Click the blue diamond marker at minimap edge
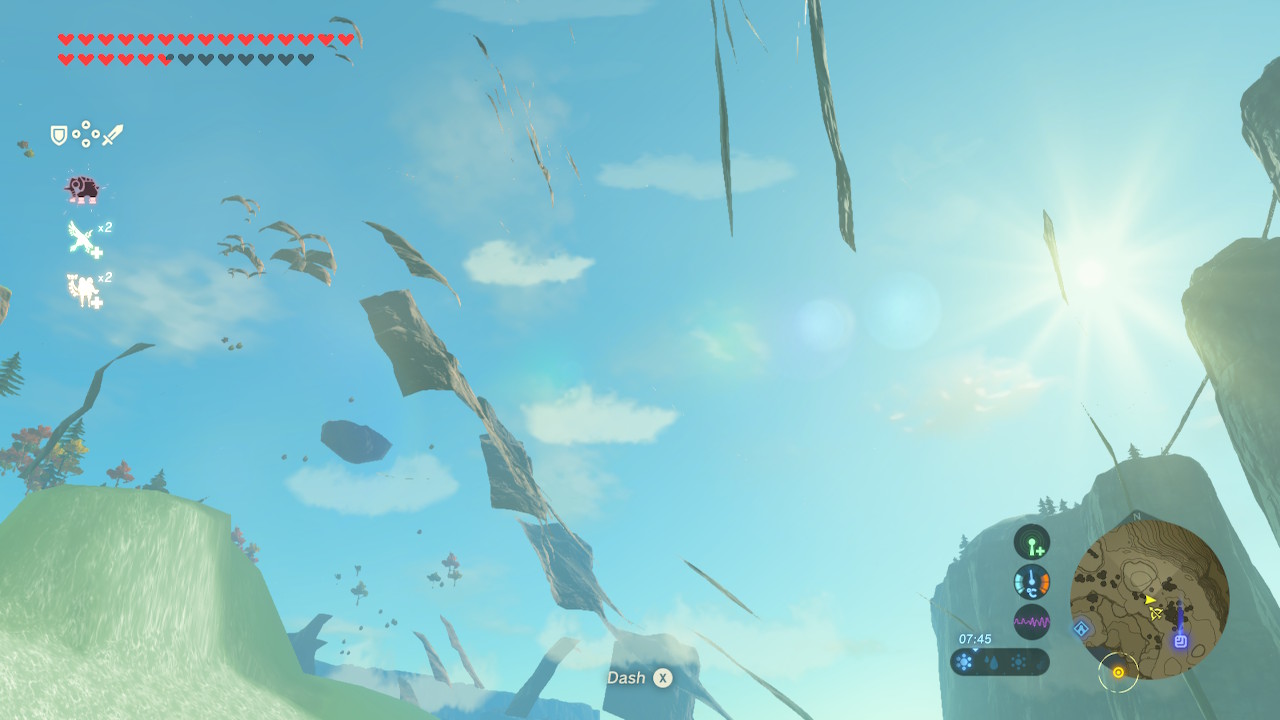The height and width of the screenshot is (720, 1280). (1081, 629)
